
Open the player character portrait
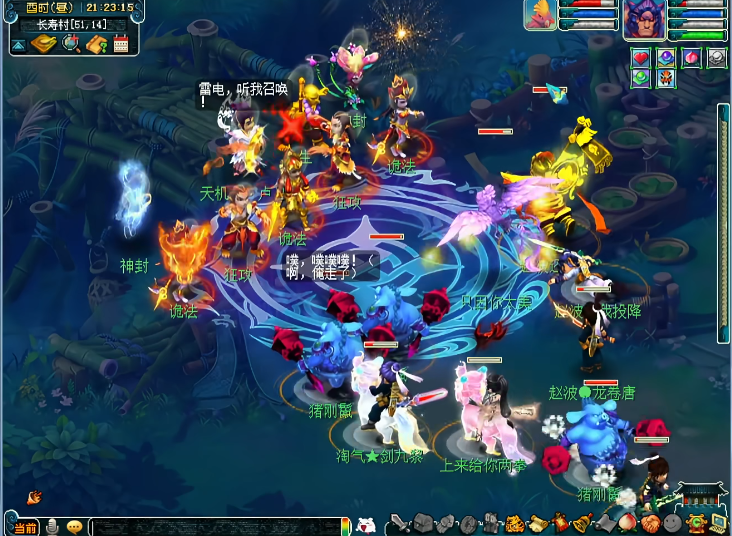pos(644,18)
